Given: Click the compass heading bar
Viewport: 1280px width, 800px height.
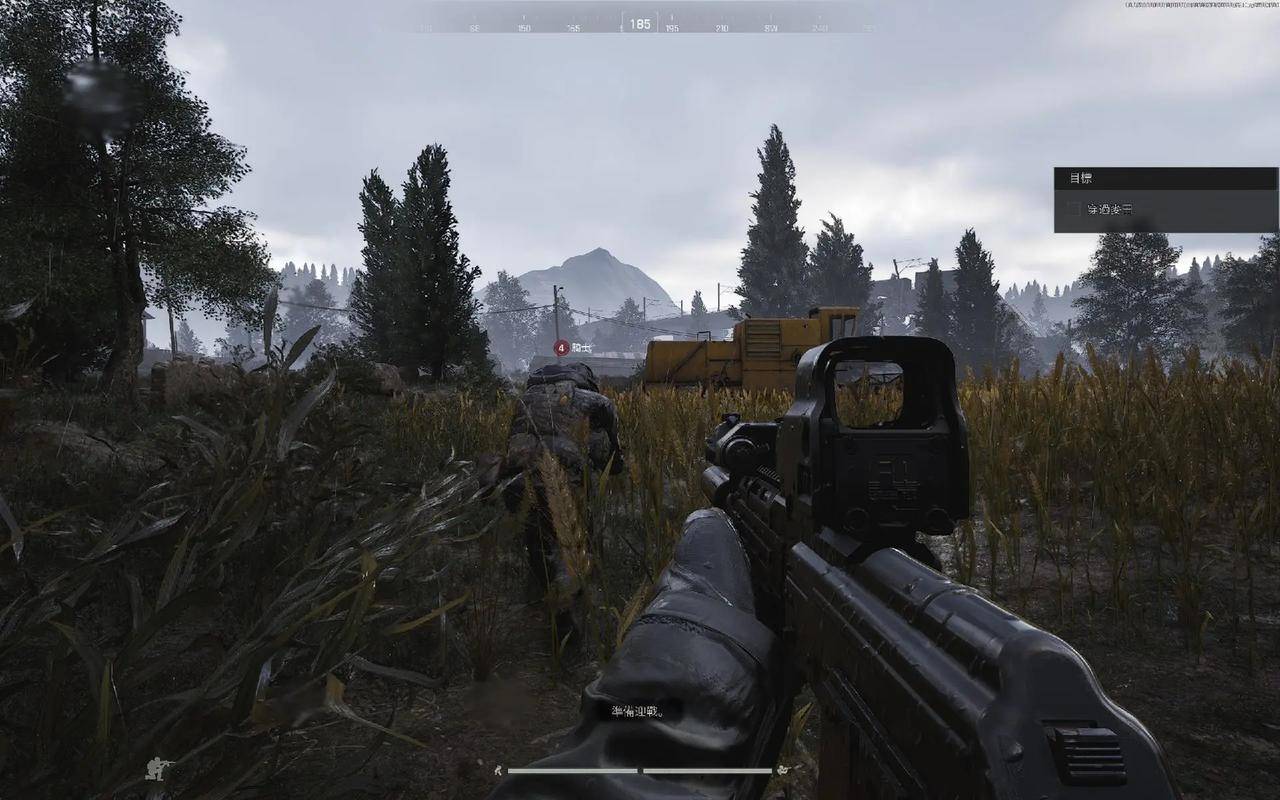Looking at the screenshot, I should click(640, 24).
